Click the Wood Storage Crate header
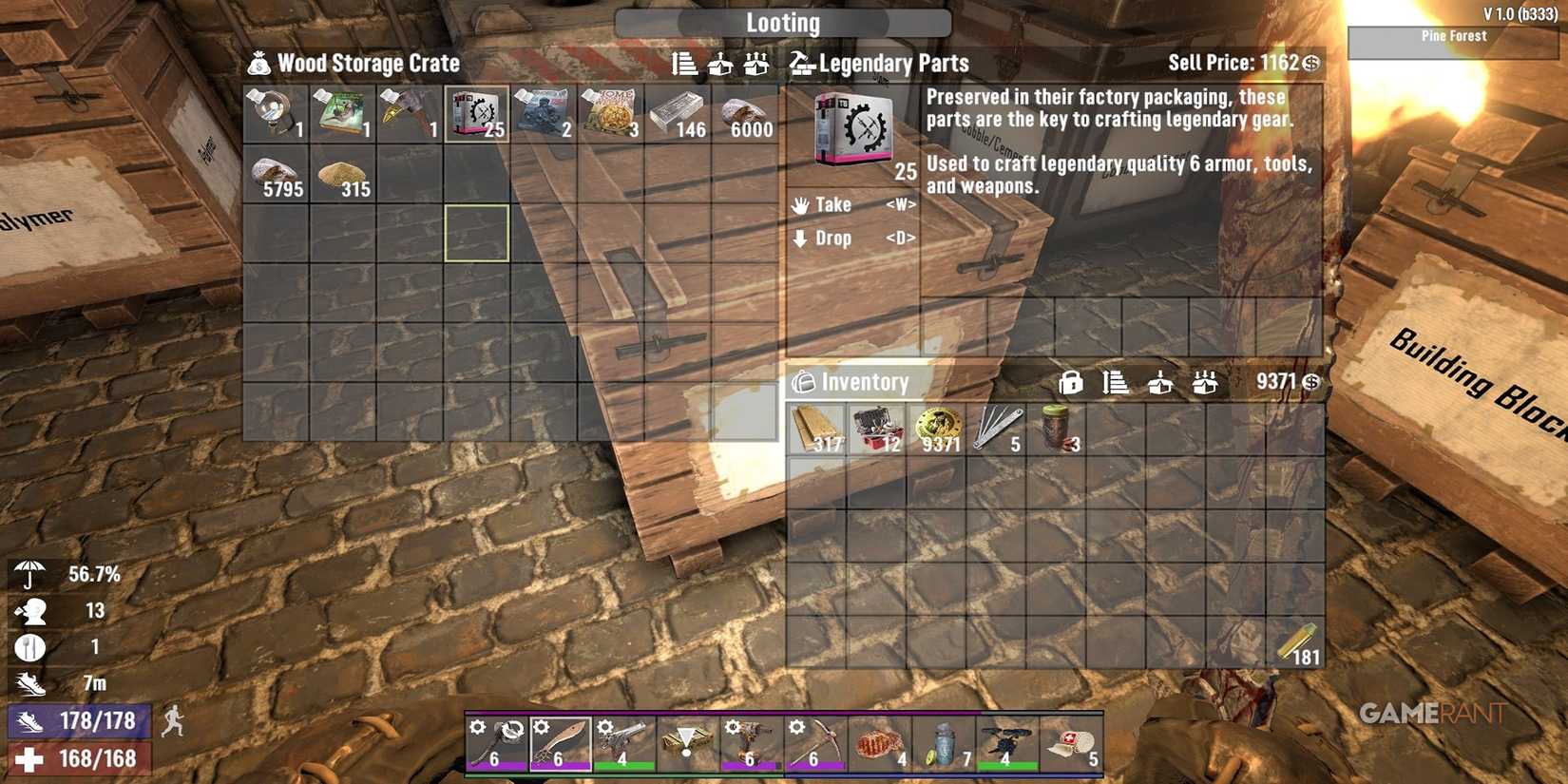Image resolution: width=1568 pixels, height=784 pixels. (x=366, y=64)
